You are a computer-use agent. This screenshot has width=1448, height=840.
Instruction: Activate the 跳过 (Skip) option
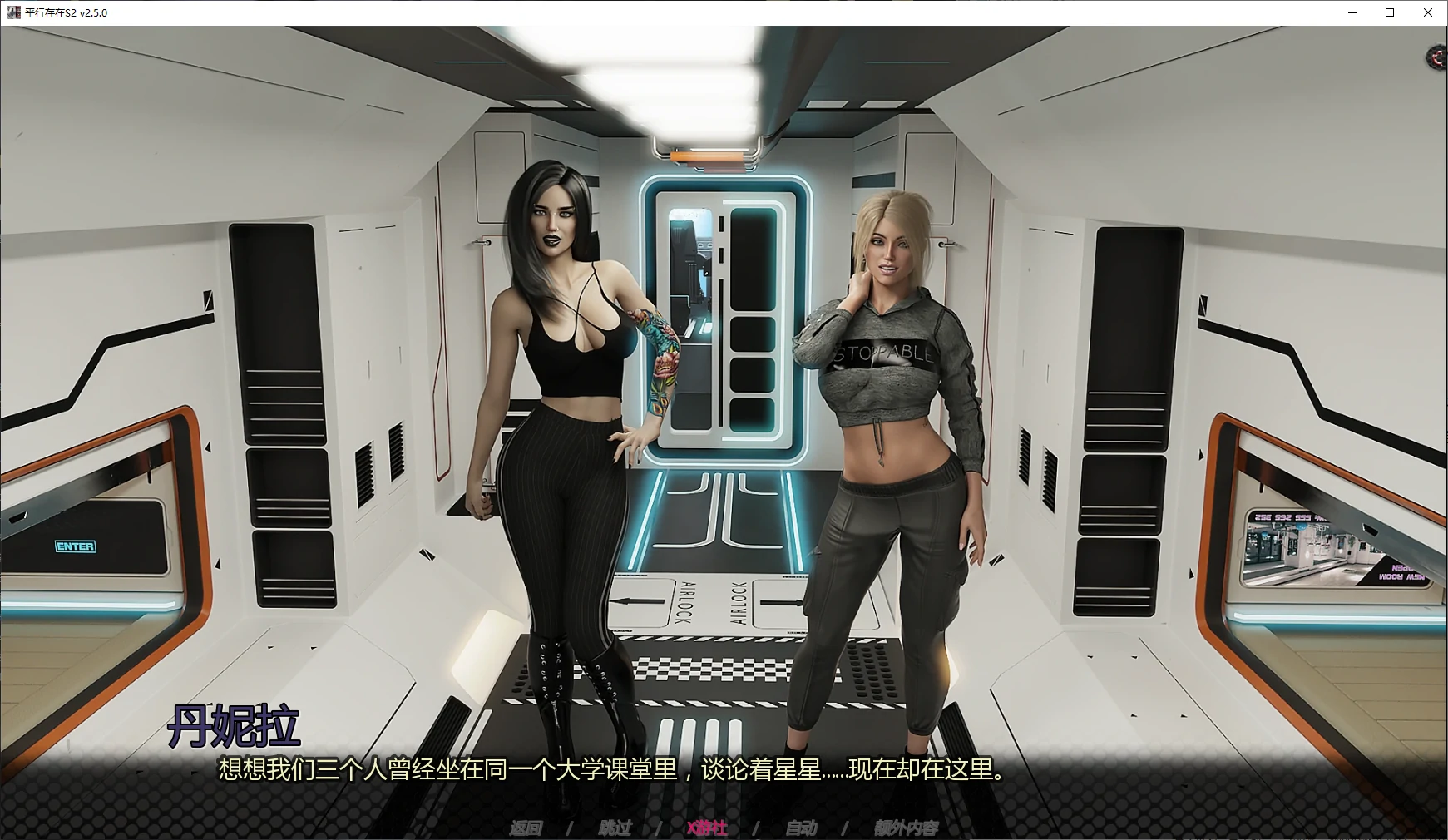pos(615,828)
